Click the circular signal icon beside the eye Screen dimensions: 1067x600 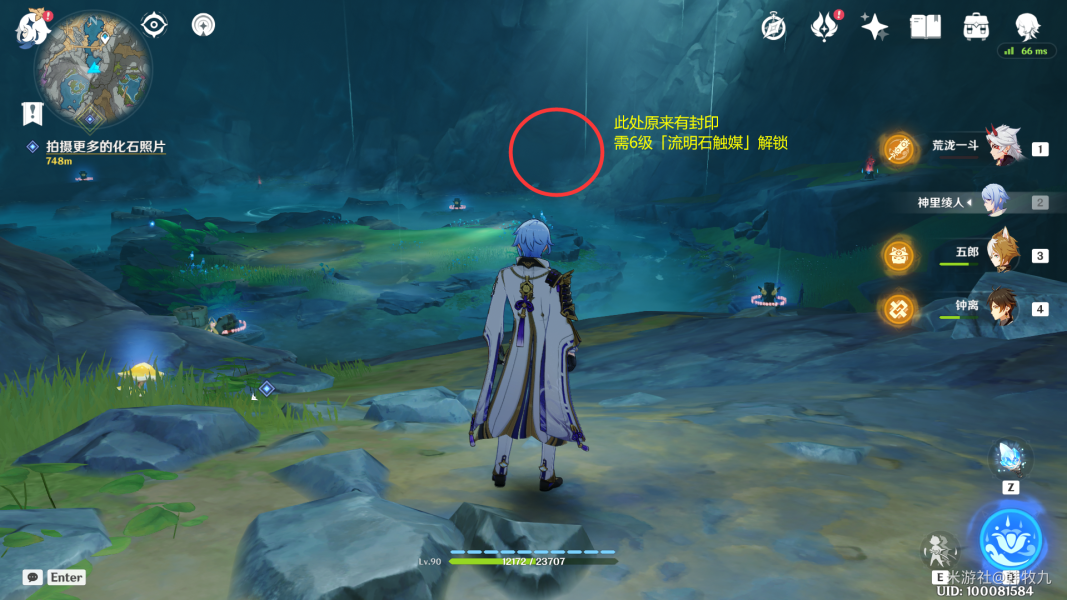coord(204,24)
